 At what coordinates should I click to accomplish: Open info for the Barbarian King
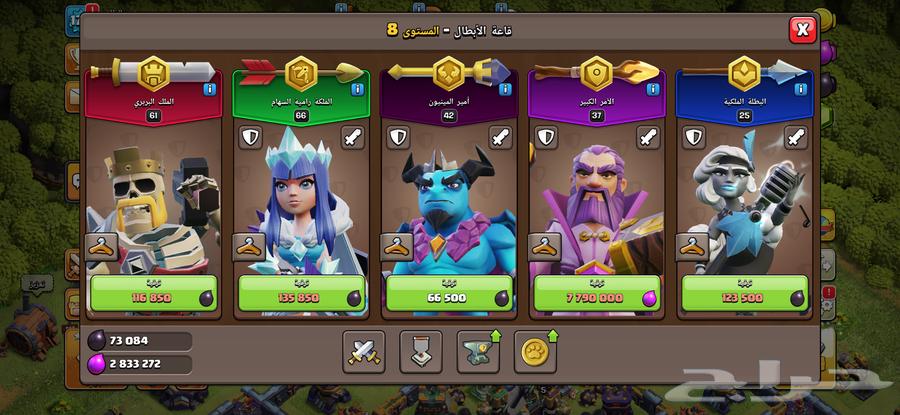210,89
